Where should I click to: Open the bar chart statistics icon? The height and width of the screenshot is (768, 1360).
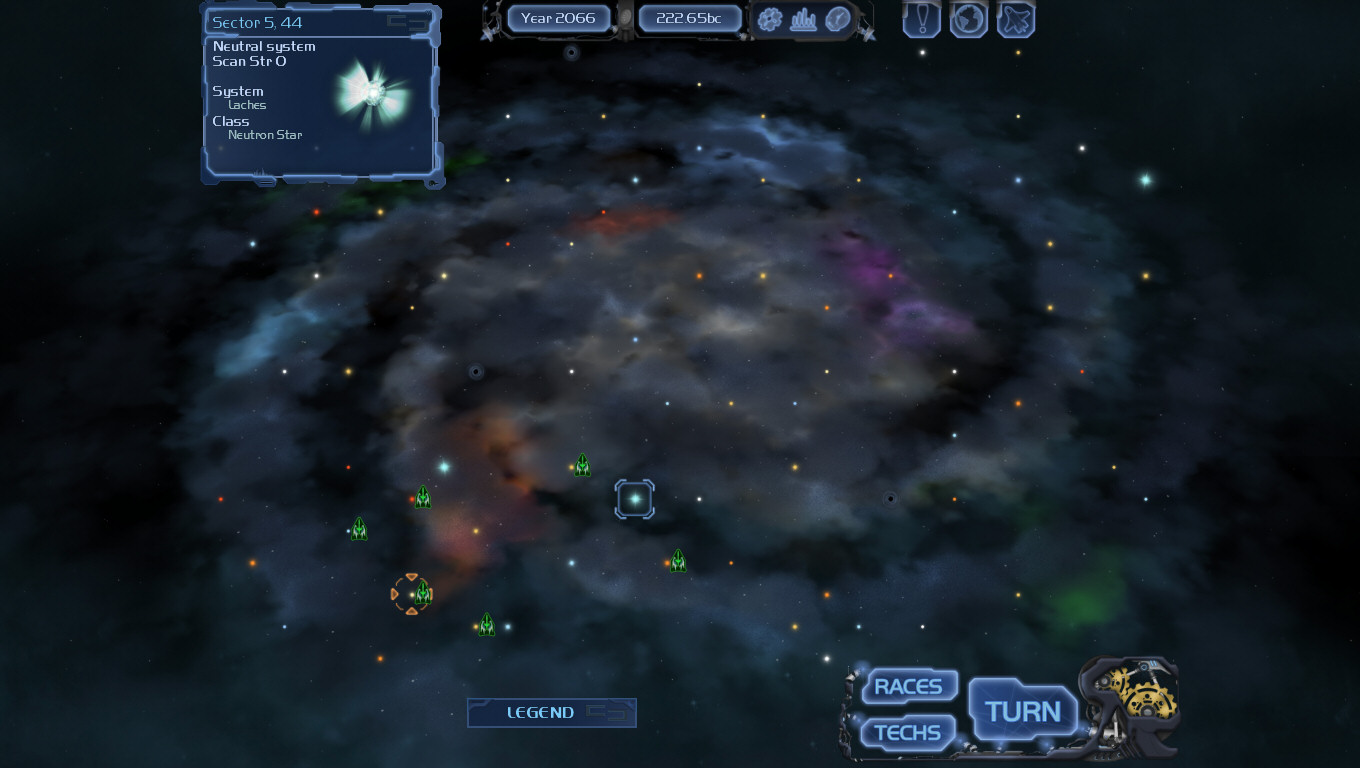tap(803, 19)
